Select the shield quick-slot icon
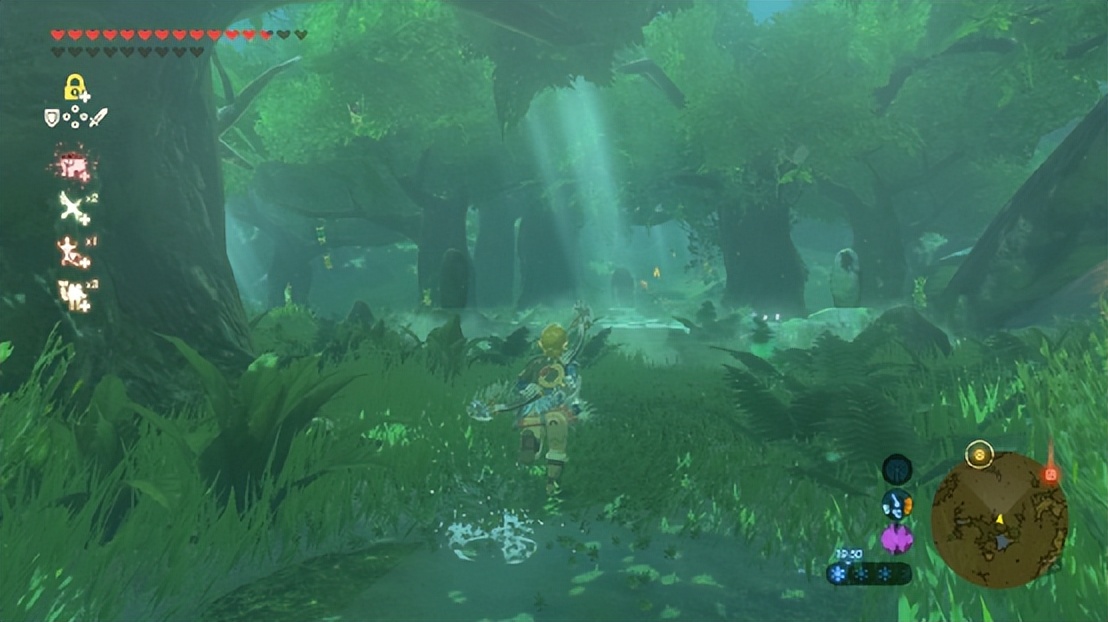Viewport: 1108px width, 622px height. [52, 118]
